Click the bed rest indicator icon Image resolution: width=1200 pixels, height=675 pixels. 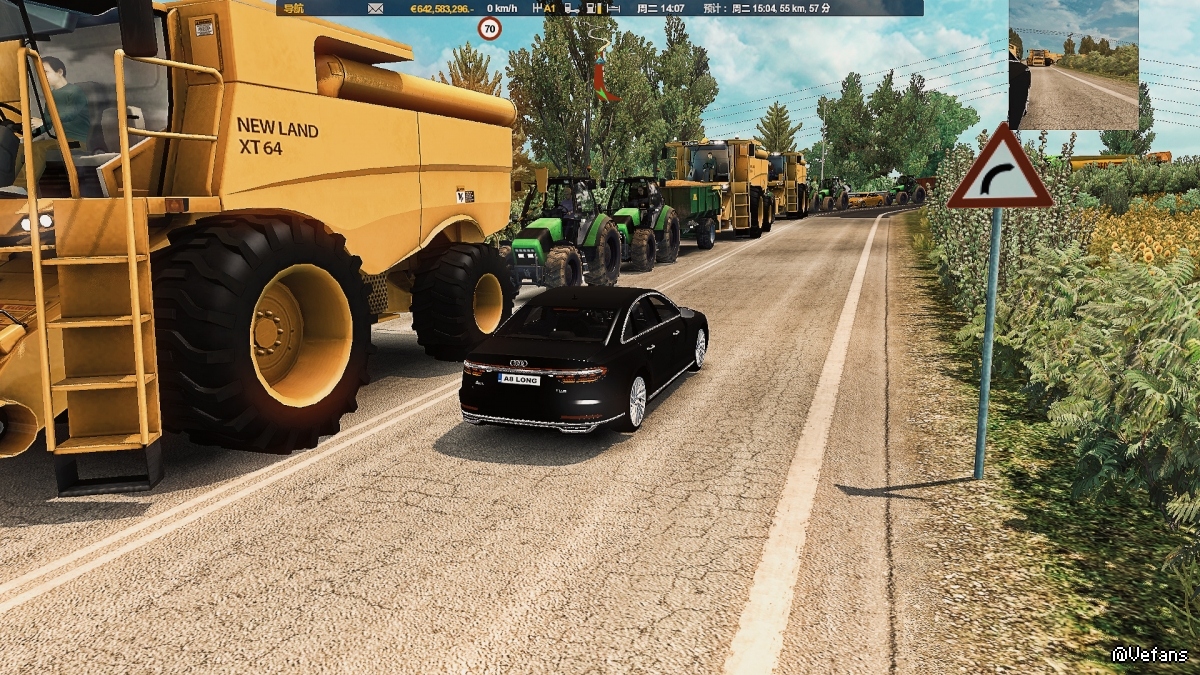point(613,8)
